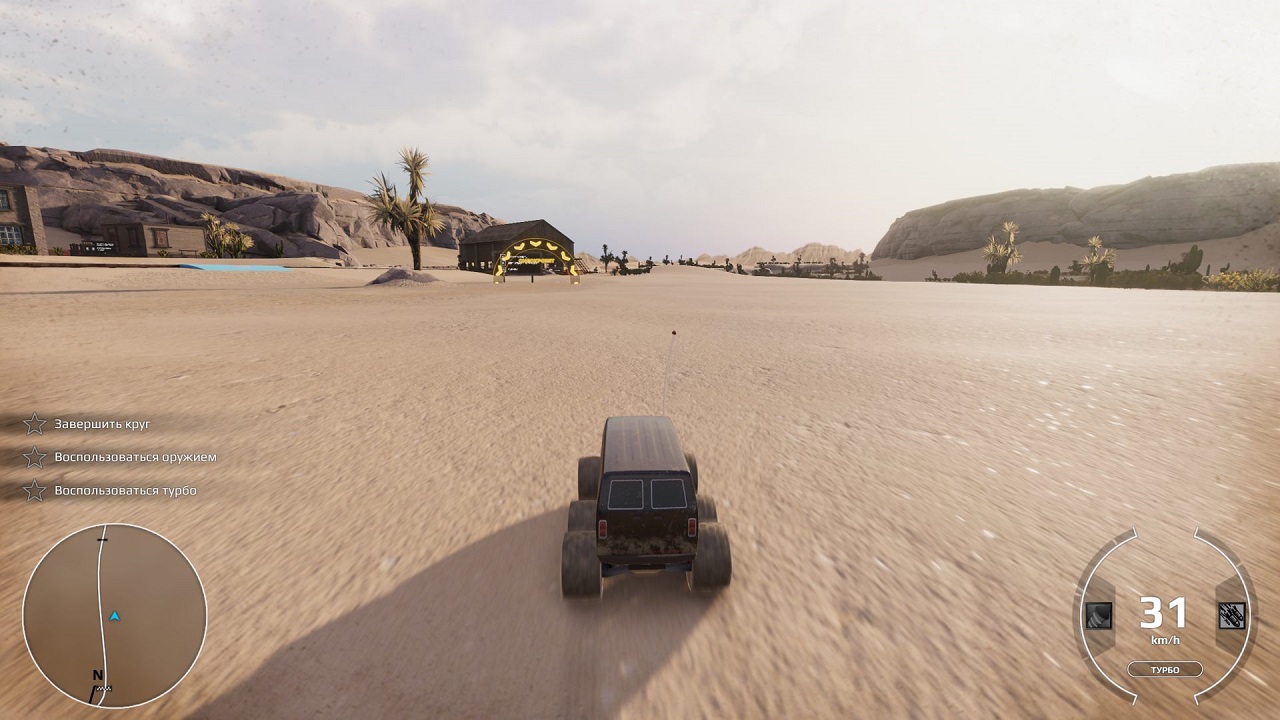Viewport: 1280px width, 720px height.
Task: Toggle the star beside "Завершить круг"
Action: tap(35, 424)
